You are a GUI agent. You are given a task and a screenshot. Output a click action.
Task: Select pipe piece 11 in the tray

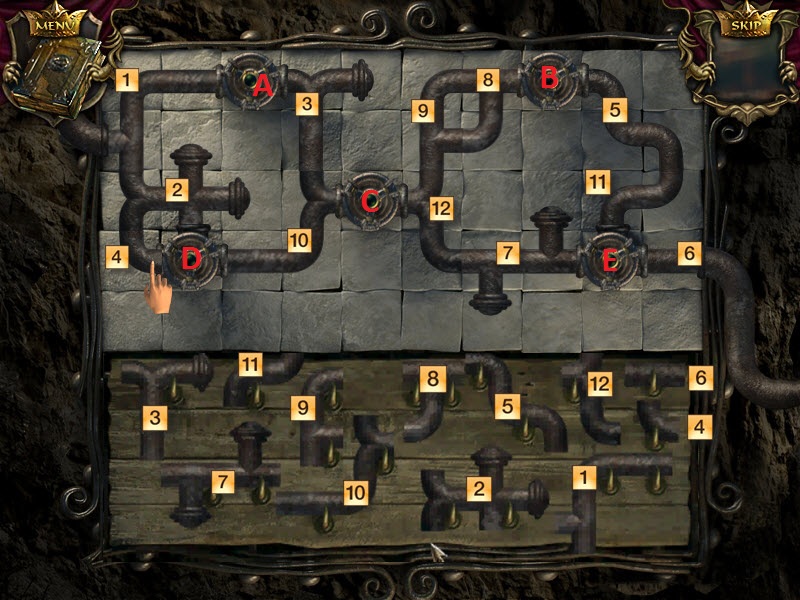(x=260, y=375)
